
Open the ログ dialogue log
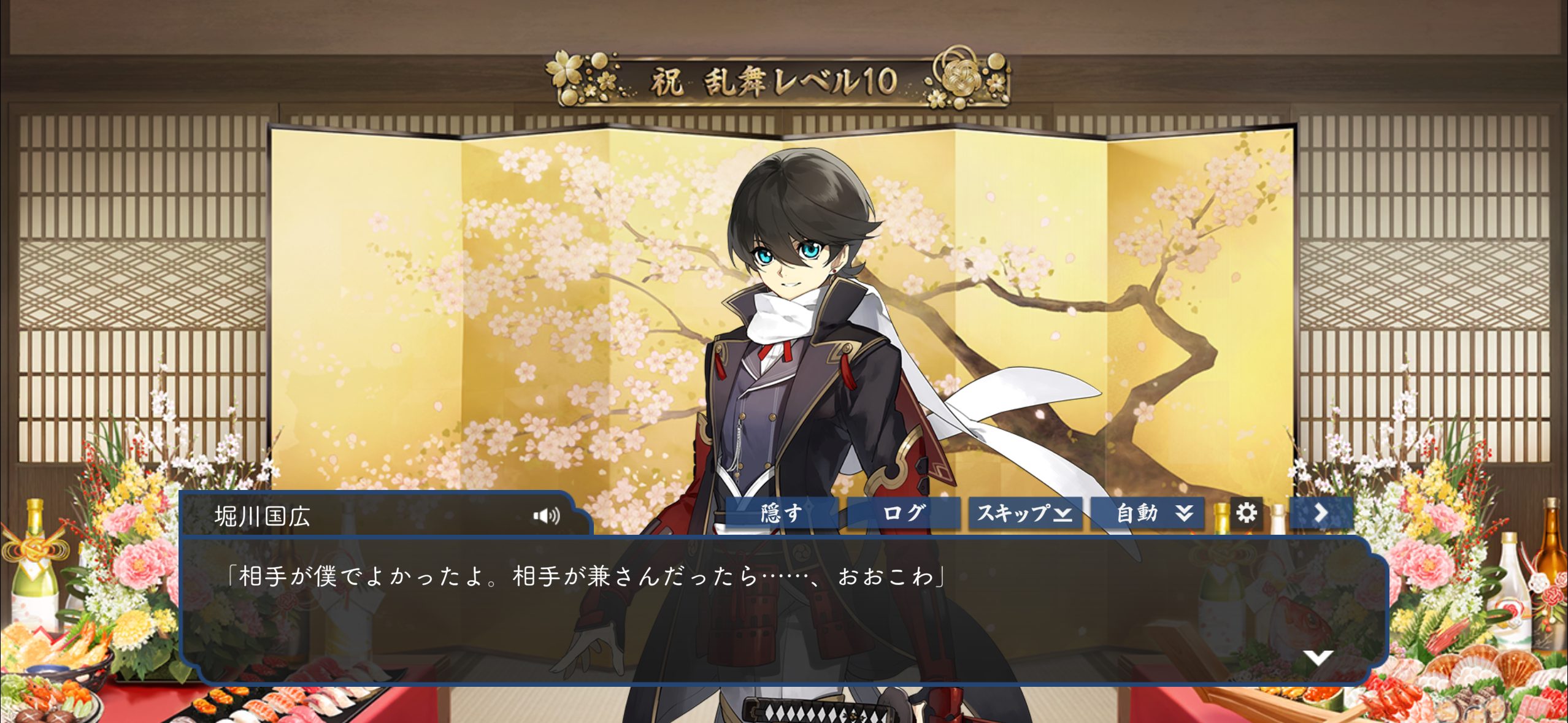click(903, 513)
